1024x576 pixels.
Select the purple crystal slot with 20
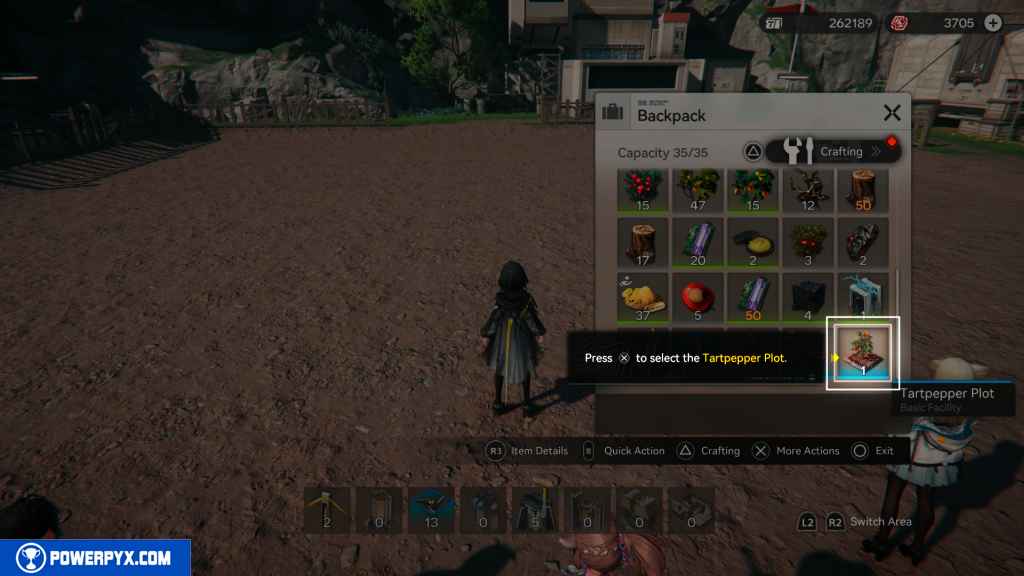[698, 243]
